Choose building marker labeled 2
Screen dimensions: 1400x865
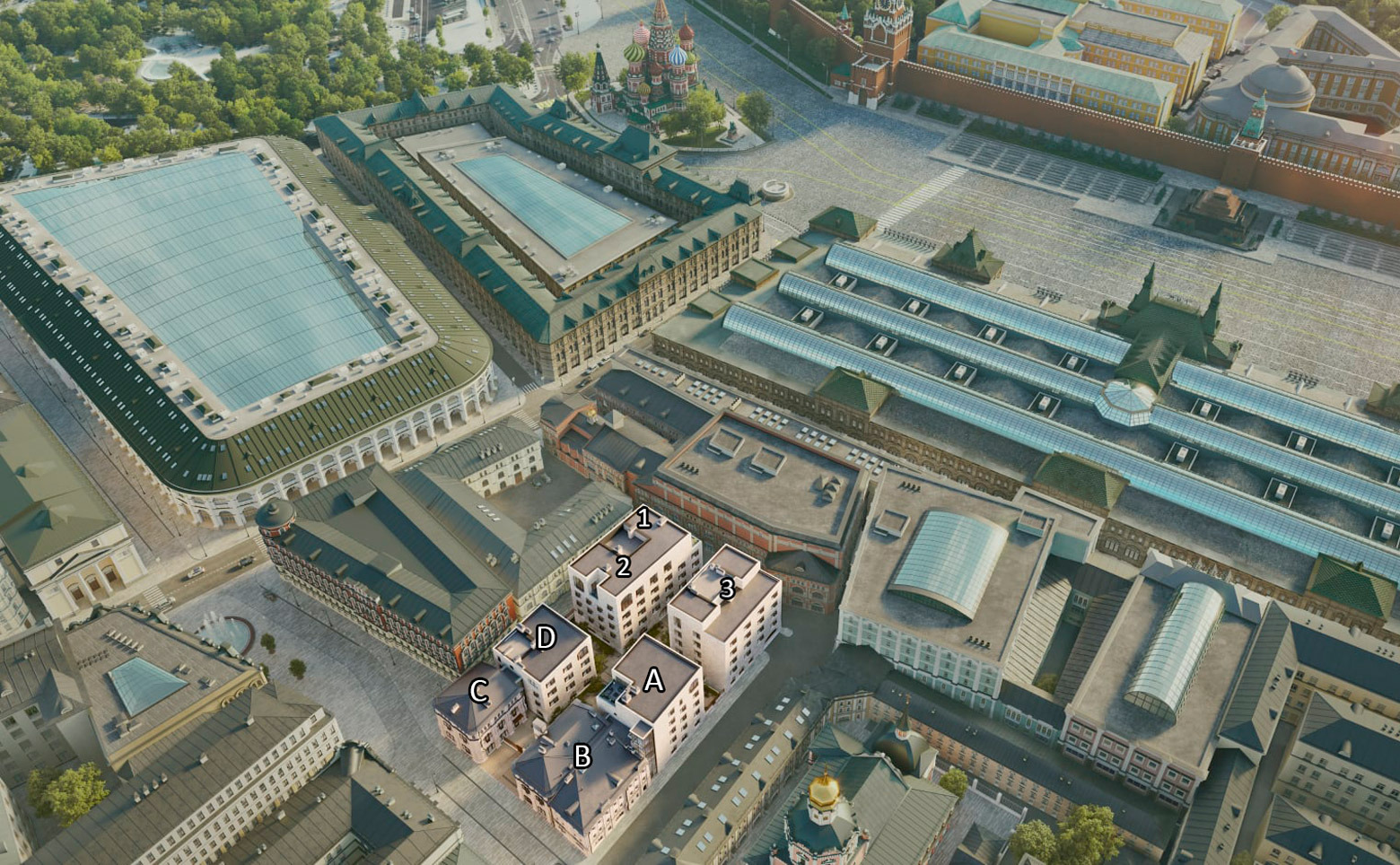pyautogui.click(x=623, y=566)
